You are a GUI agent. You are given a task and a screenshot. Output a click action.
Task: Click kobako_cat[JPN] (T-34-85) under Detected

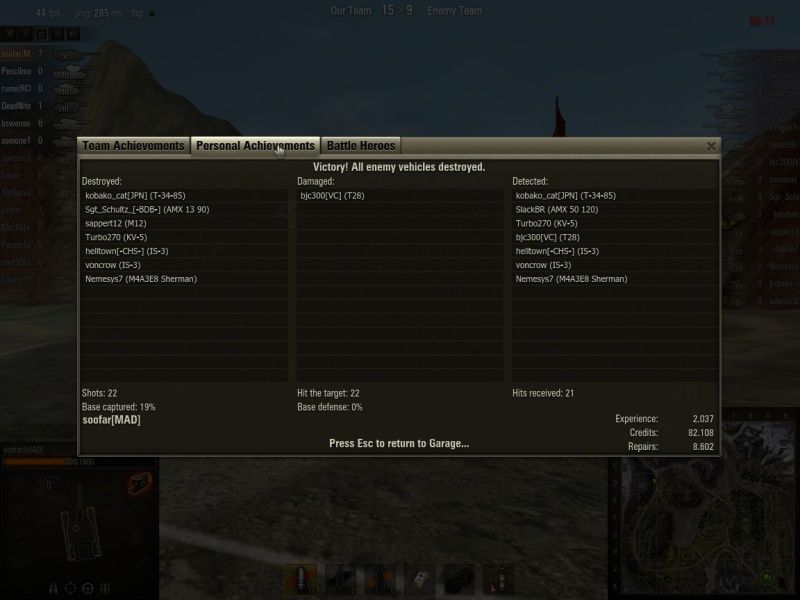[x=565, y=195]
